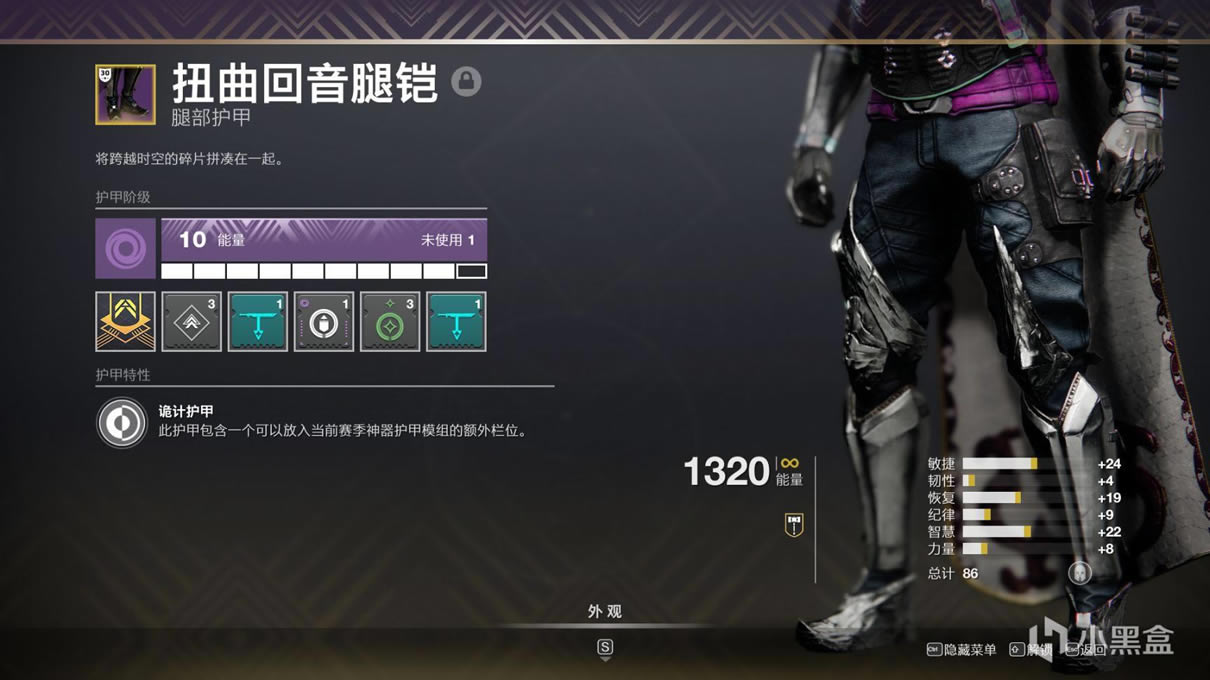Click the leg armor item thumbnail

click(125, 94)
